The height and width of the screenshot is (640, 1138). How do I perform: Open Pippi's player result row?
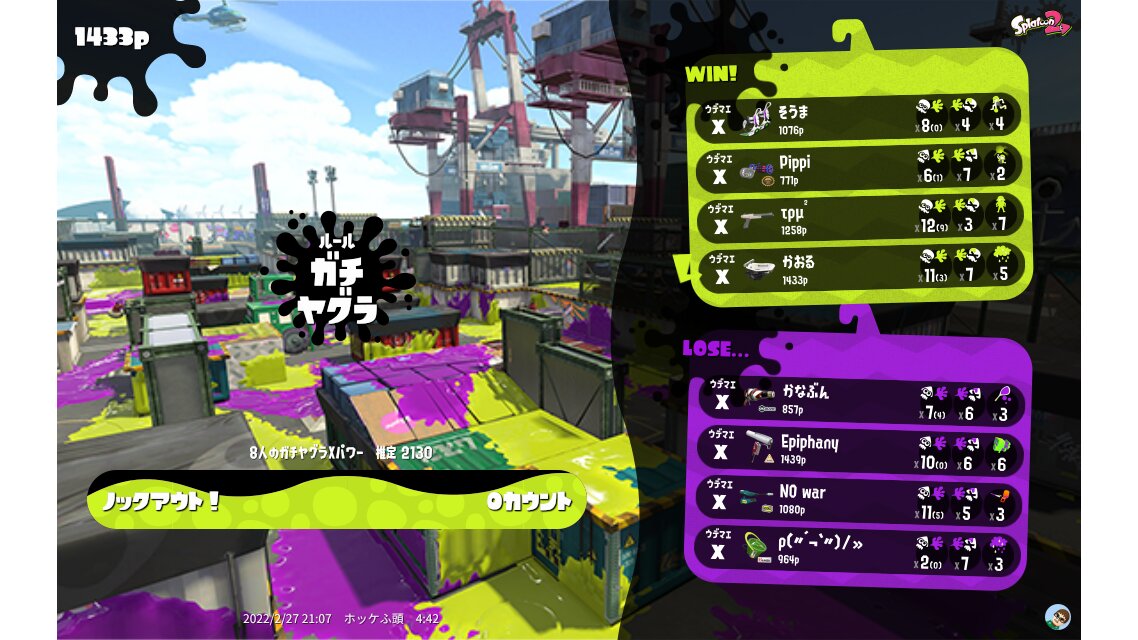point(860,167)
